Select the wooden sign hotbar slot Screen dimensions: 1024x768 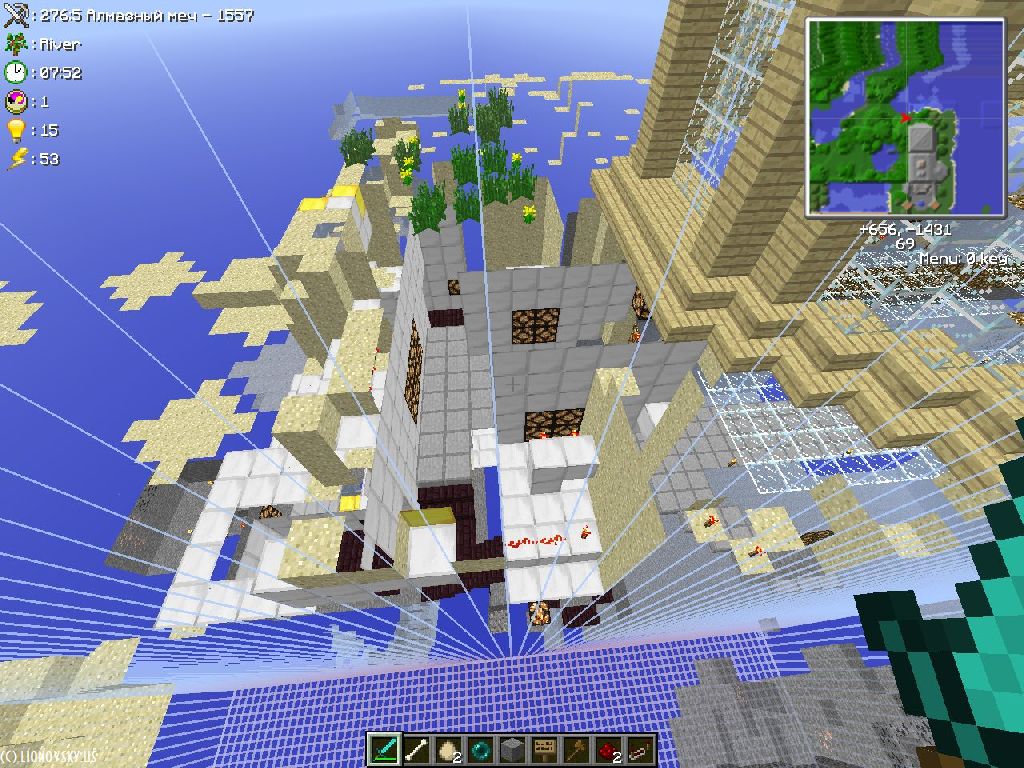544,749
